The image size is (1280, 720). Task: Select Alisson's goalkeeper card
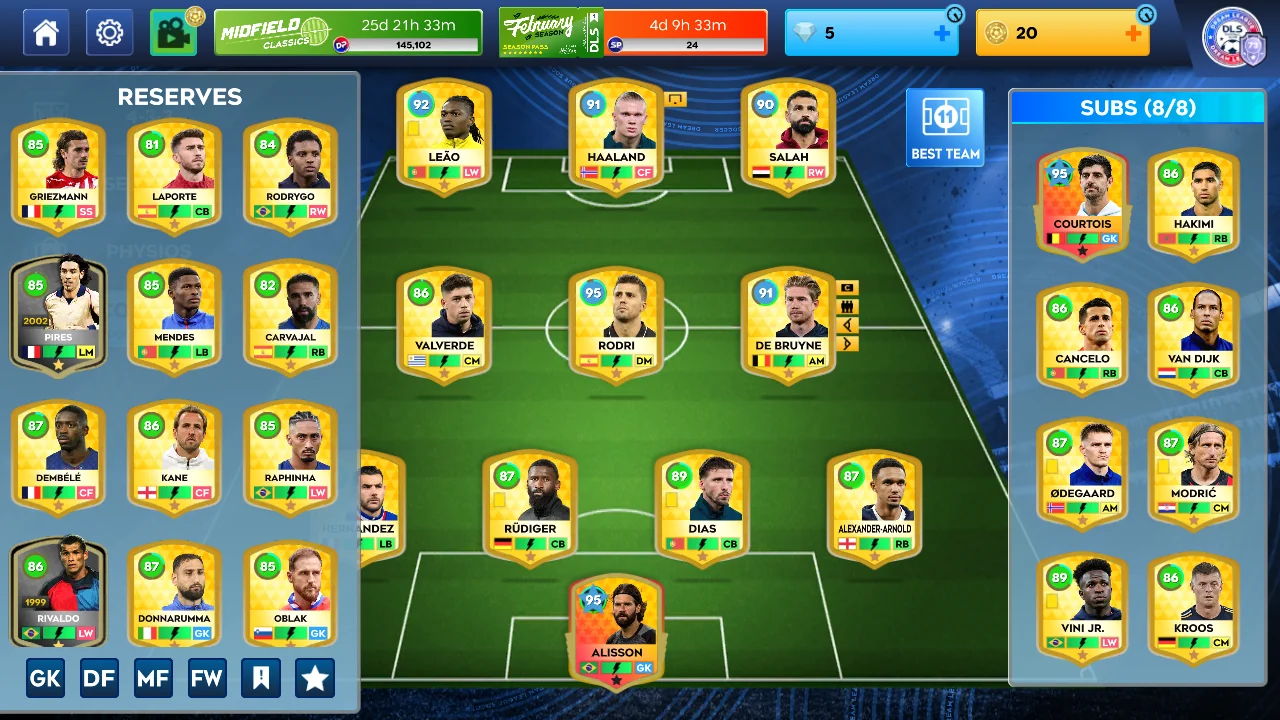pyautogui.click(x=617, y=632)
